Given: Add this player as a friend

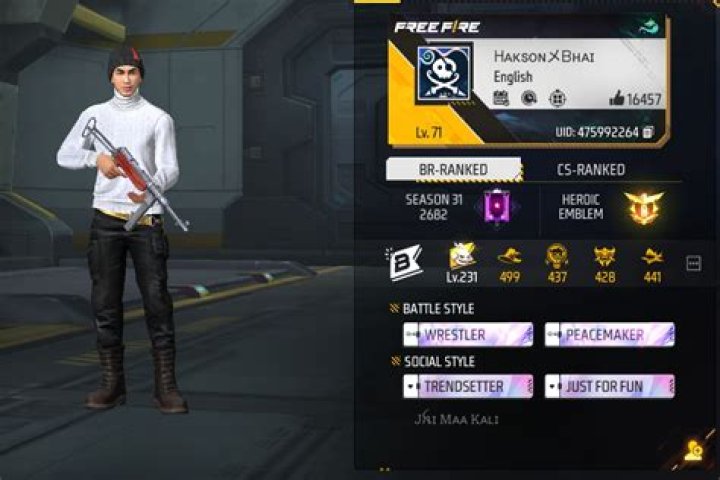Looking at the screenshot, I should 693,451.
